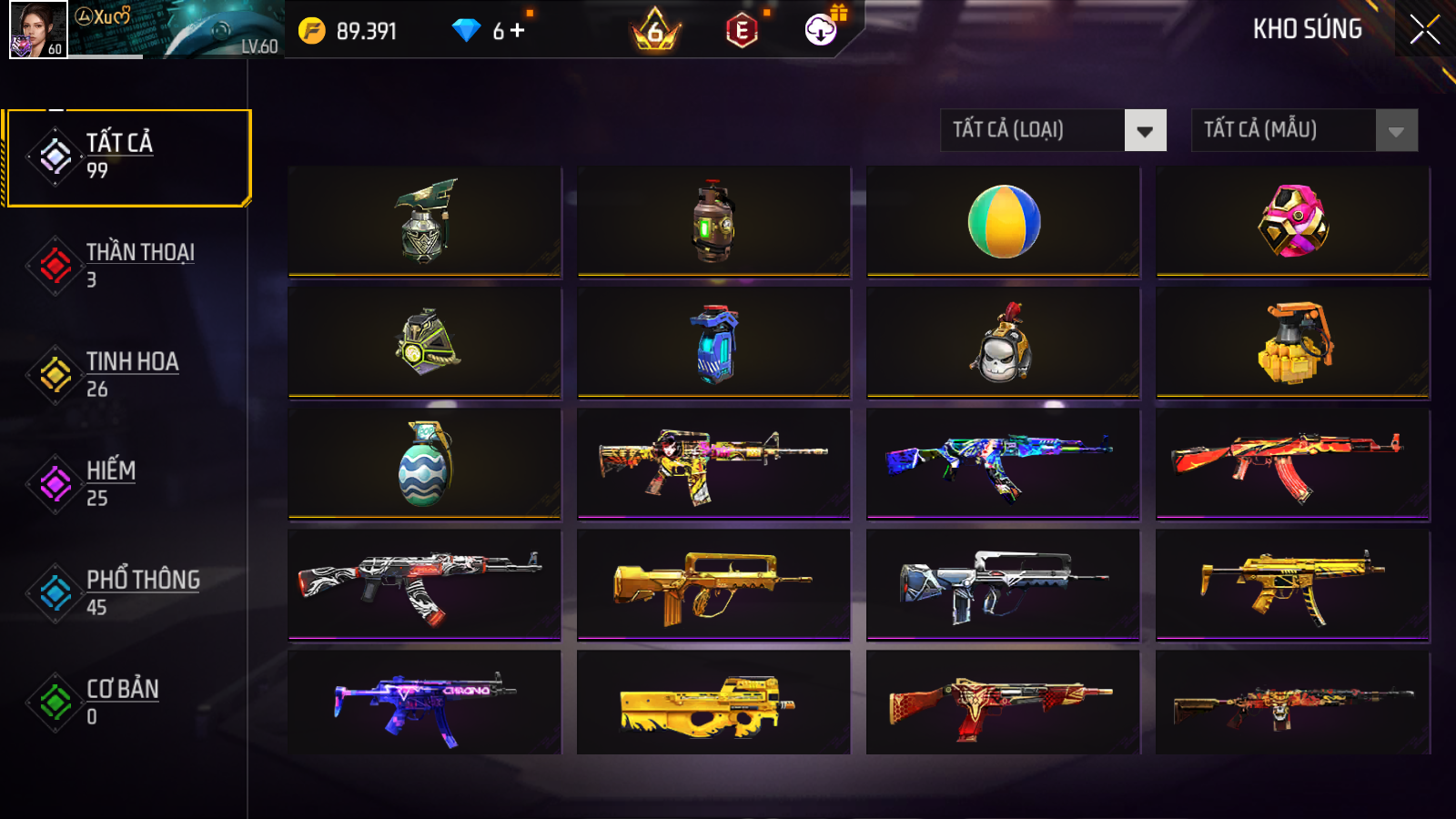Choose the blue wave egg grenade
The height and width of the screenshot is (819, 1456).
(x=424, y=464)
